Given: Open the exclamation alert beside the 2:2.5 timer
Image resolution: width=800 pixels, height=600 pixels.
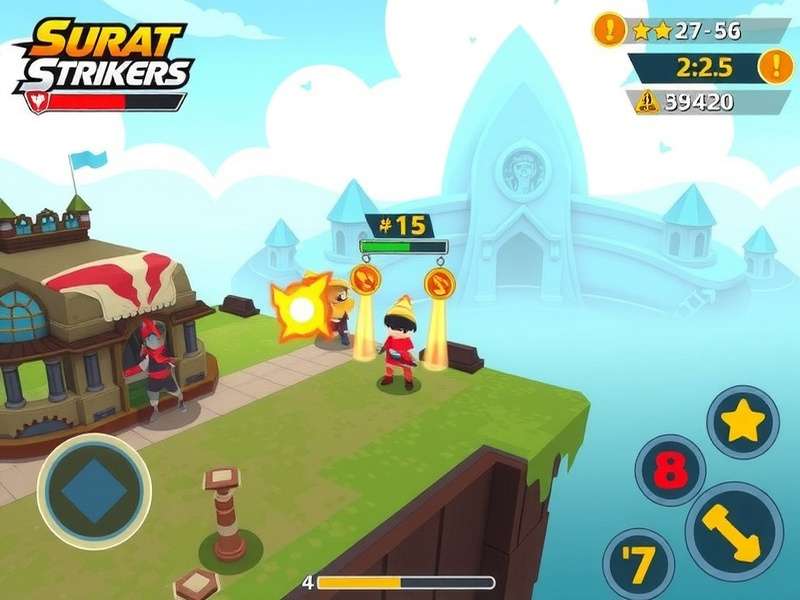Looking at the screenshot, I should (775, 66).
